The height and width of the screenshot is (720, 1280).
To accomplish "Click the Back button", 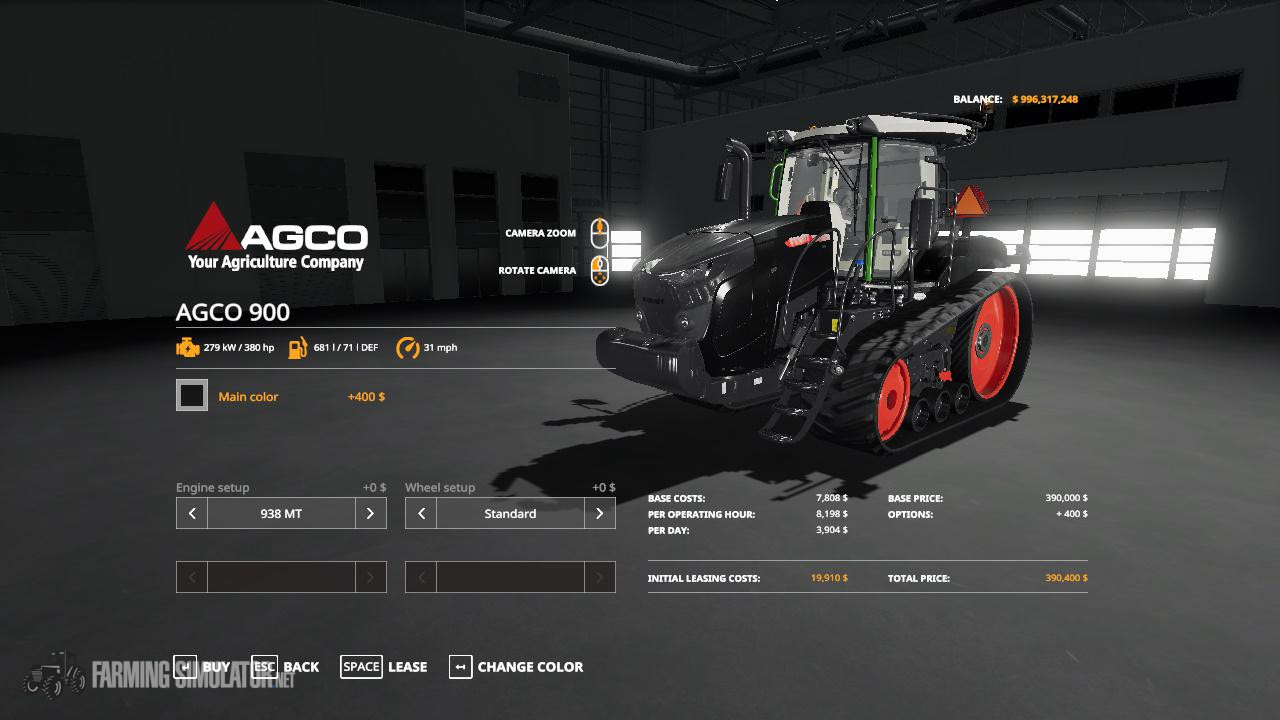I will pyautogui.click(x=301, y=667).
